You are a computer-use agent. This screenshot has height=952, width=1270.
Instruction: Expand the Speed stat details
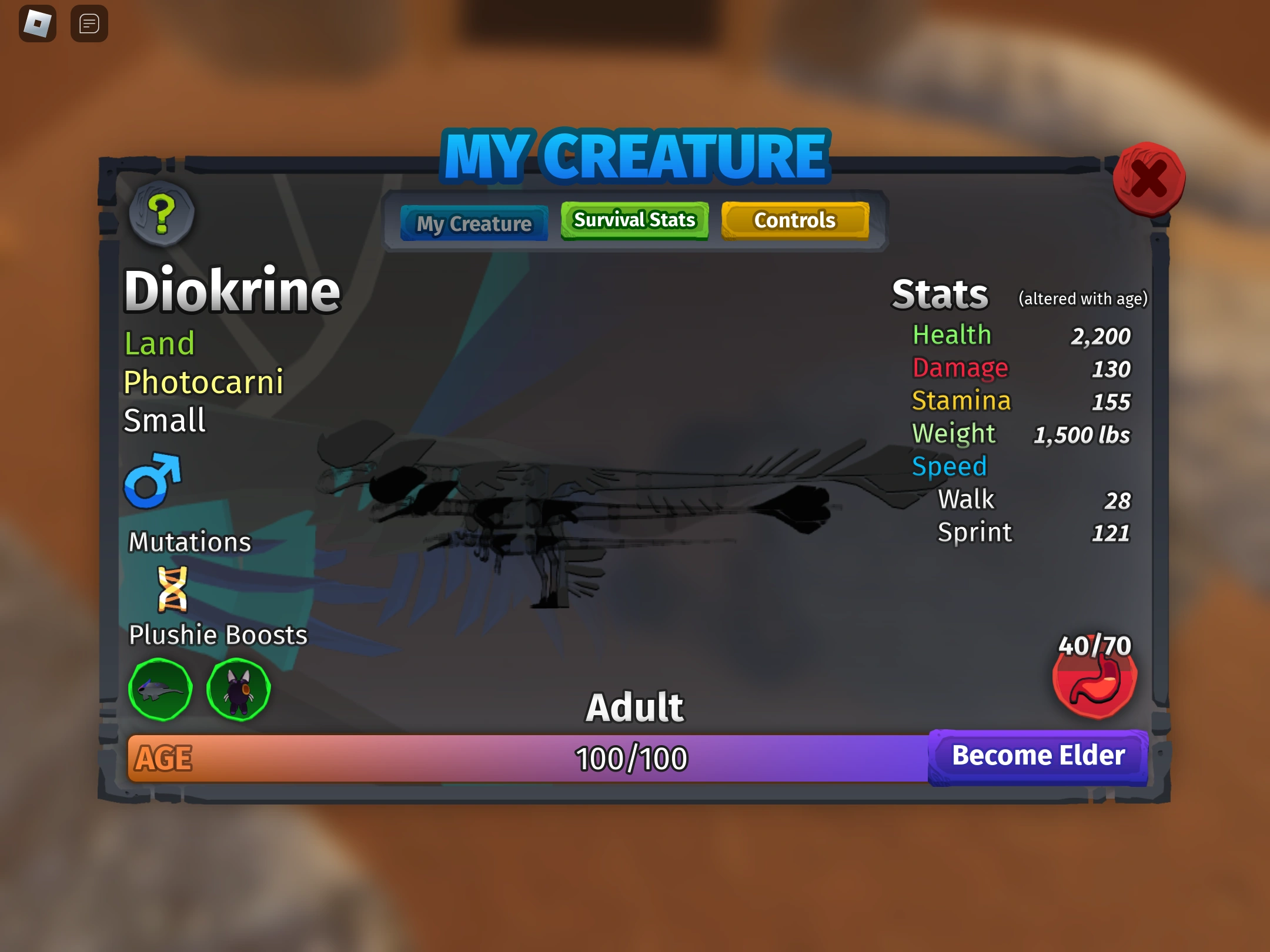pyautogui.click(x=949, y=466)
